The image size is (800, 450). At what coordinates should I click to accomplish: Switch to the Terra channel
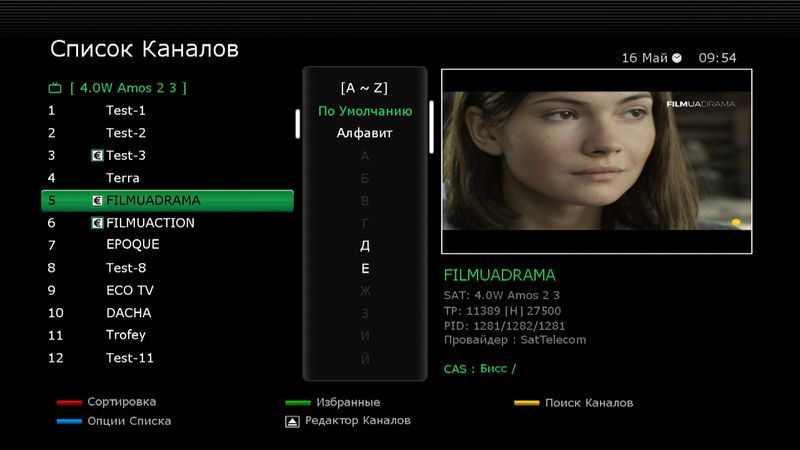pyautogui.click(x=123, y=178)
